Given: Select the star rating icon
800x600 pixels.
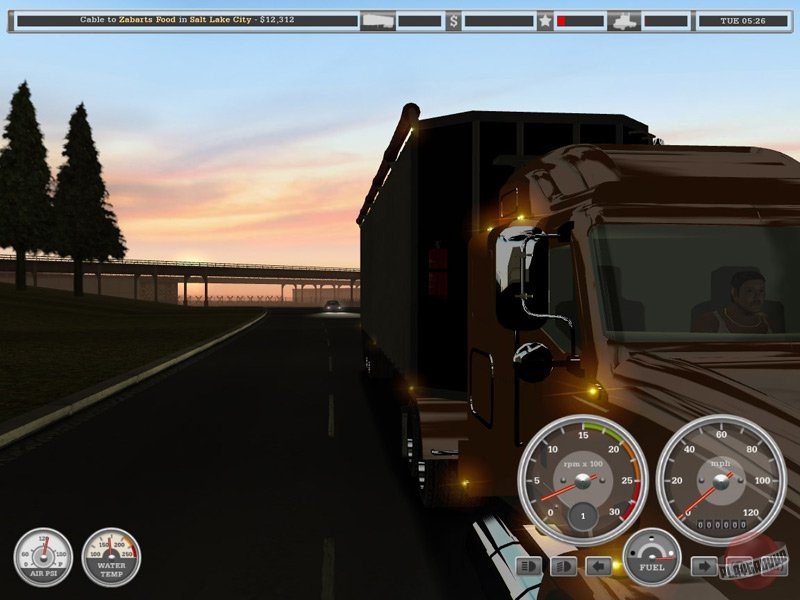Looking at the screenshot, I should [545, 20].
